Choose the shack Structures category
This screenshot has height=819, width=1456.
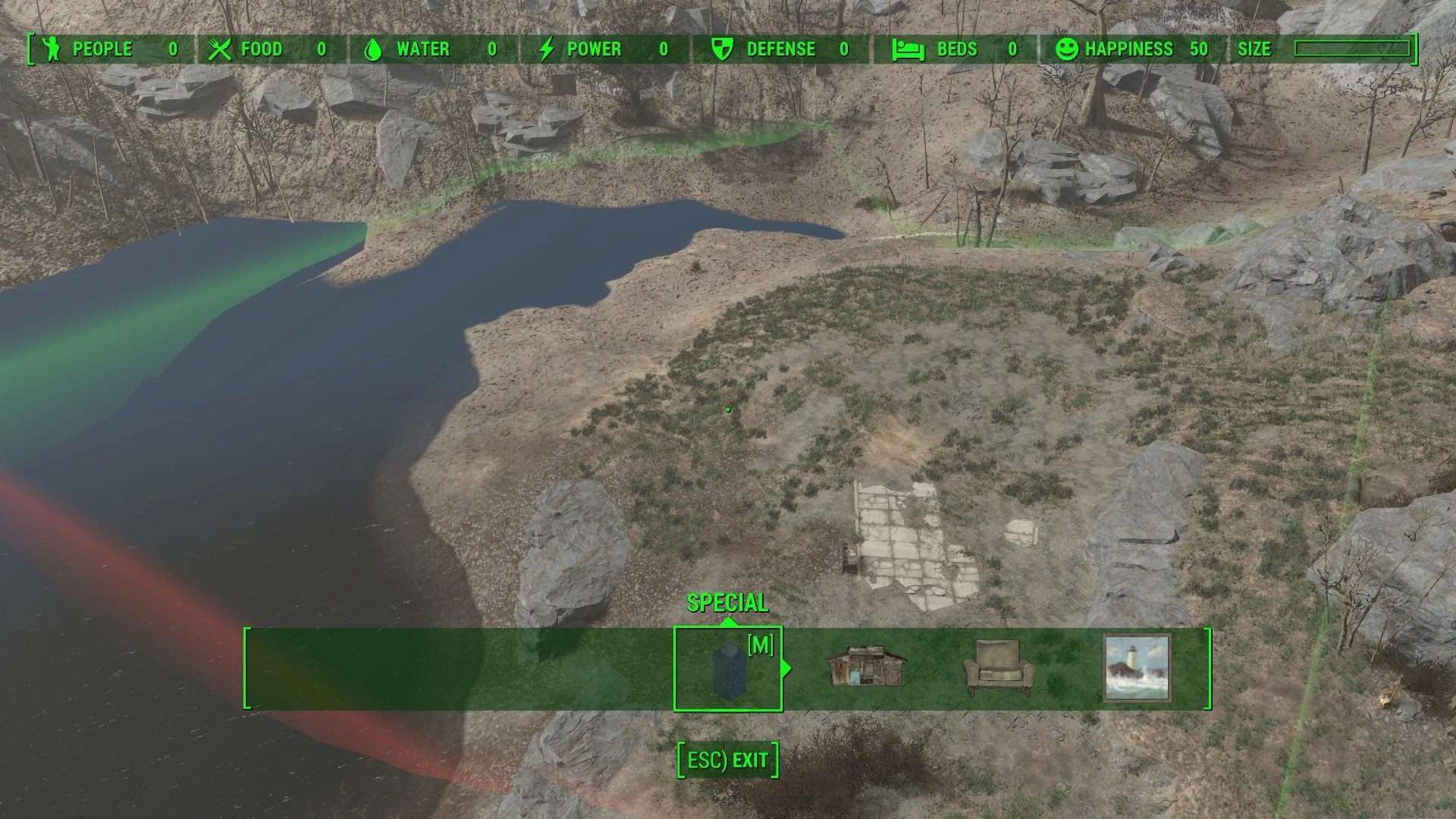tap(865, 667)
